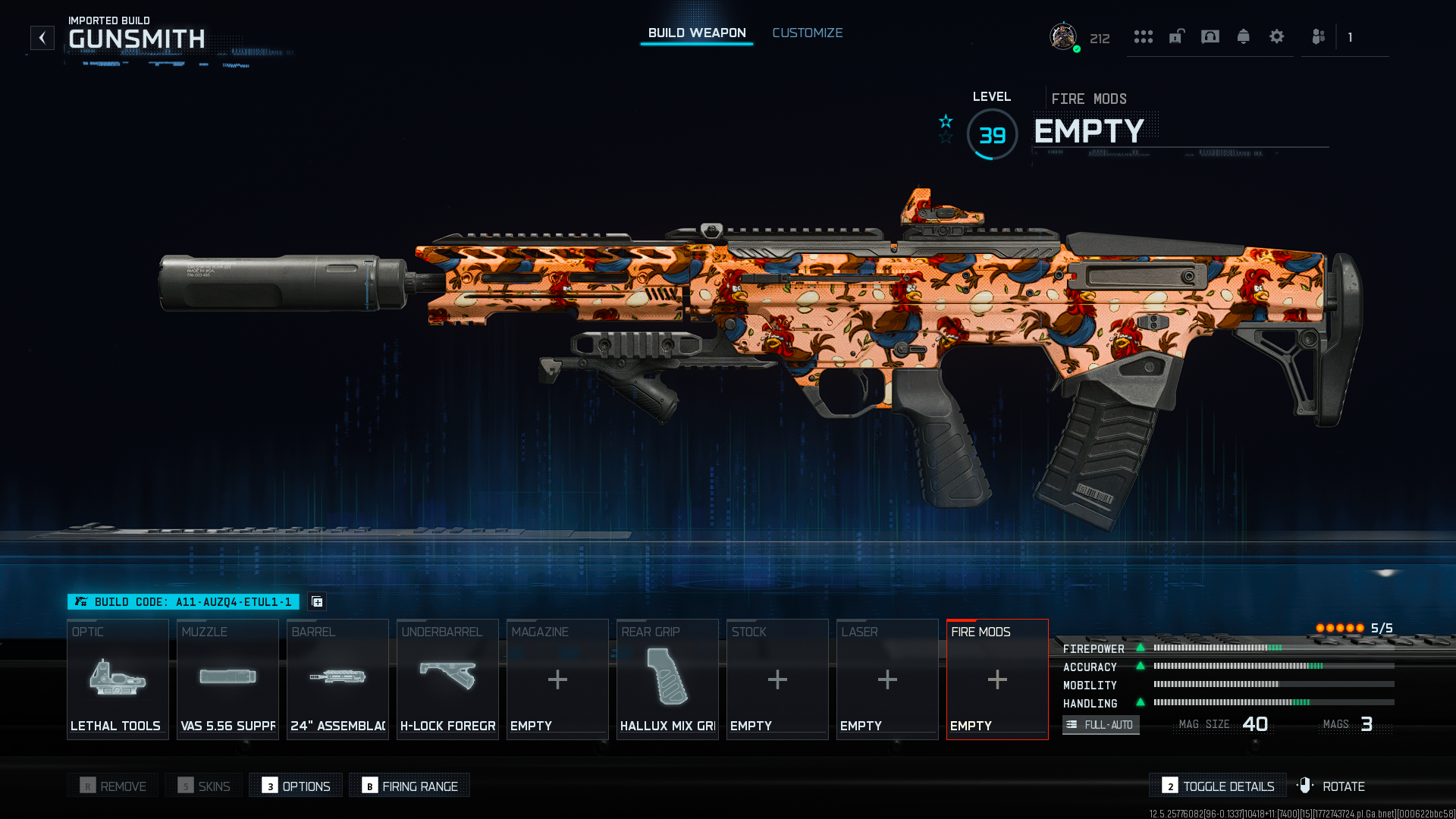This screenshot has width=1456, height=819.
Task: Choose the 24" barrel attachment slot
Action: [337, 679]
